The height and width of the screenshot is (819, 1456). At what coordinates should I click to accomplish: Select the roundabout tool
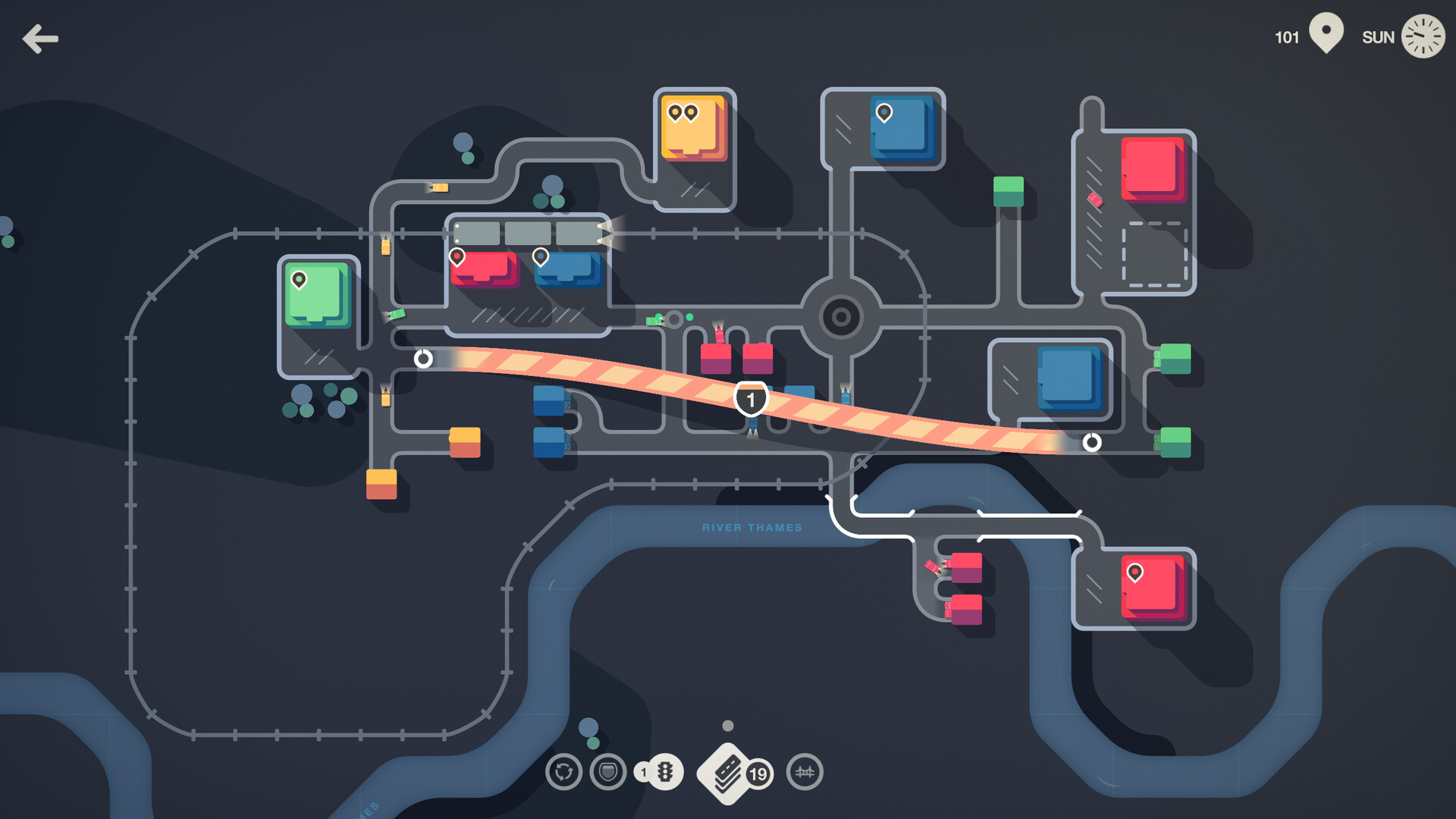tap(563, 772)
